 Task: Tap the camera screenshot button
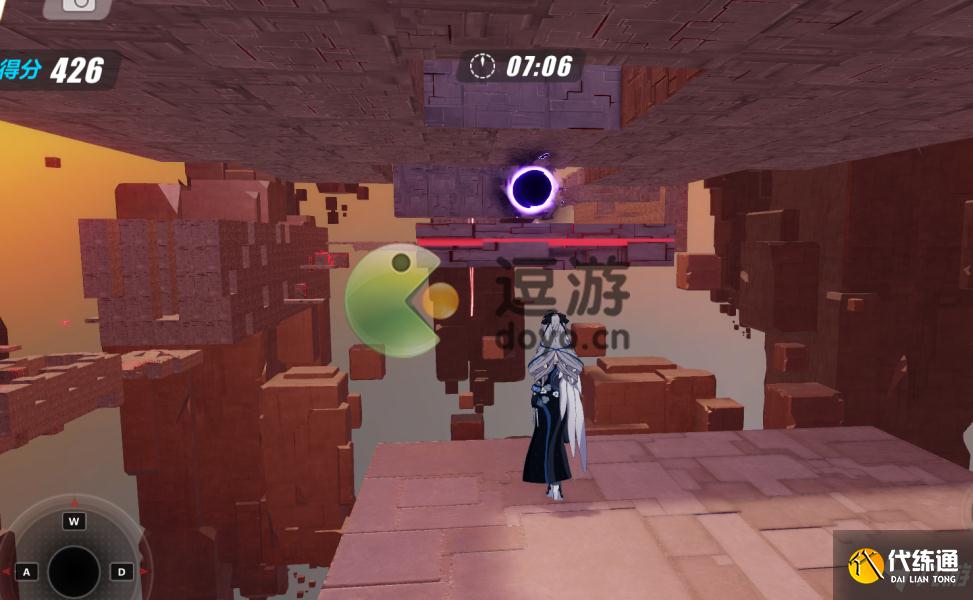pos(77,5)
